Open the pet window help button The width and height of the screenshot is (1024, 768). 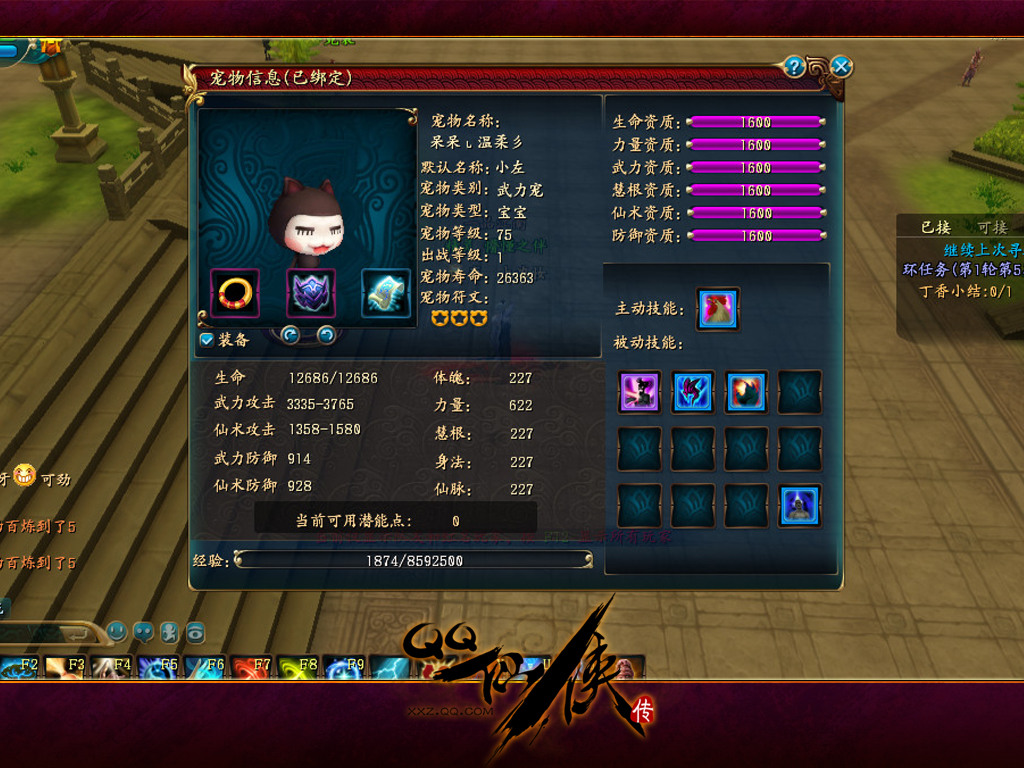pyautogui.click(x=795, y=67)
